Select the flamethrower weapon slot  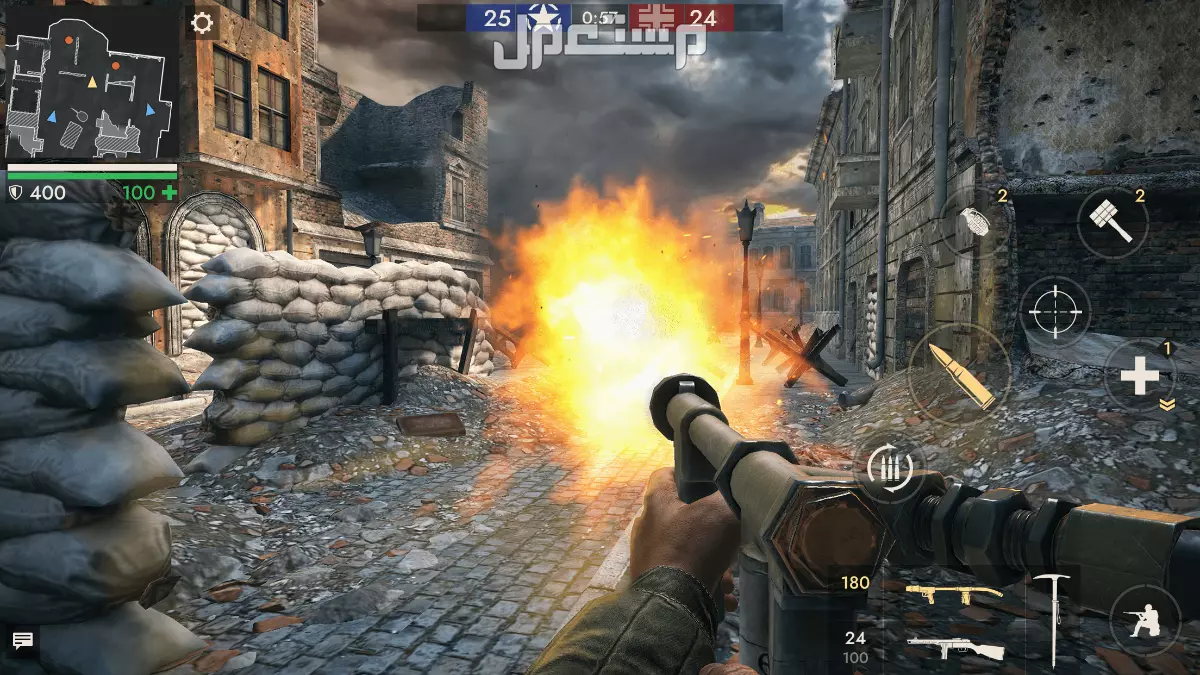(953, 595)
